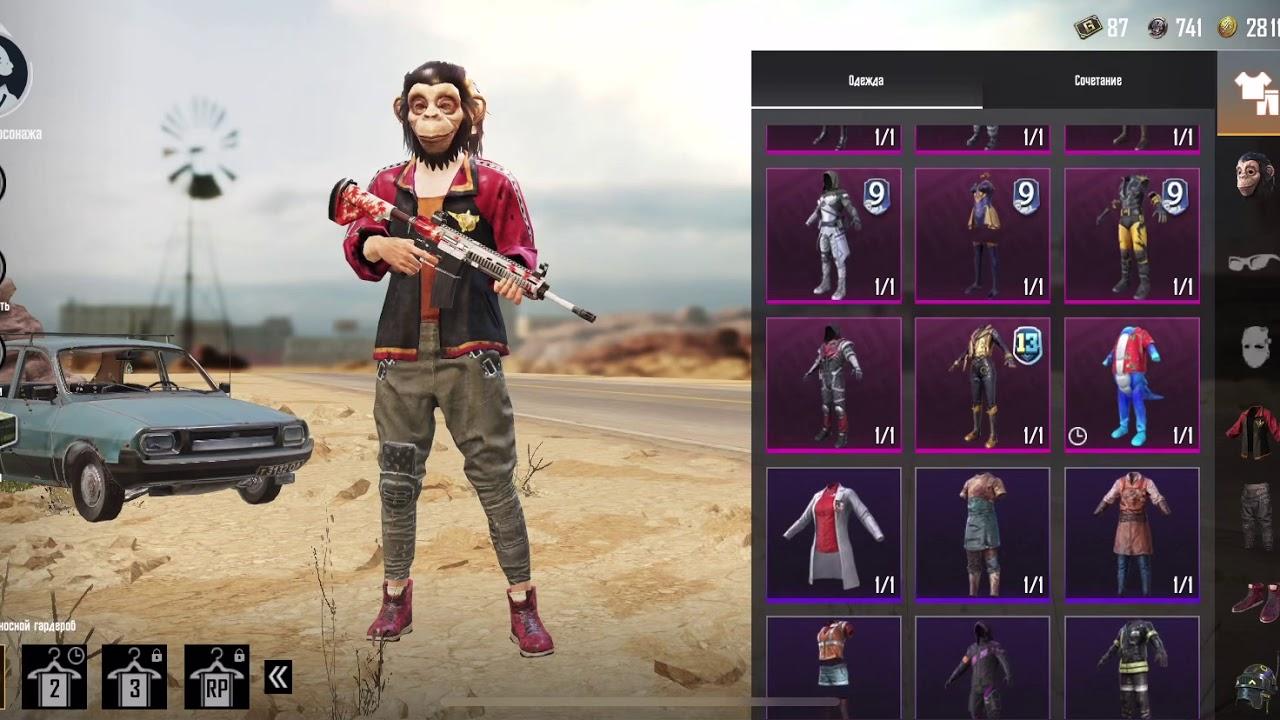Open the red shoes category
This screenshot has height=720, width=1280.
(1252, 602)
